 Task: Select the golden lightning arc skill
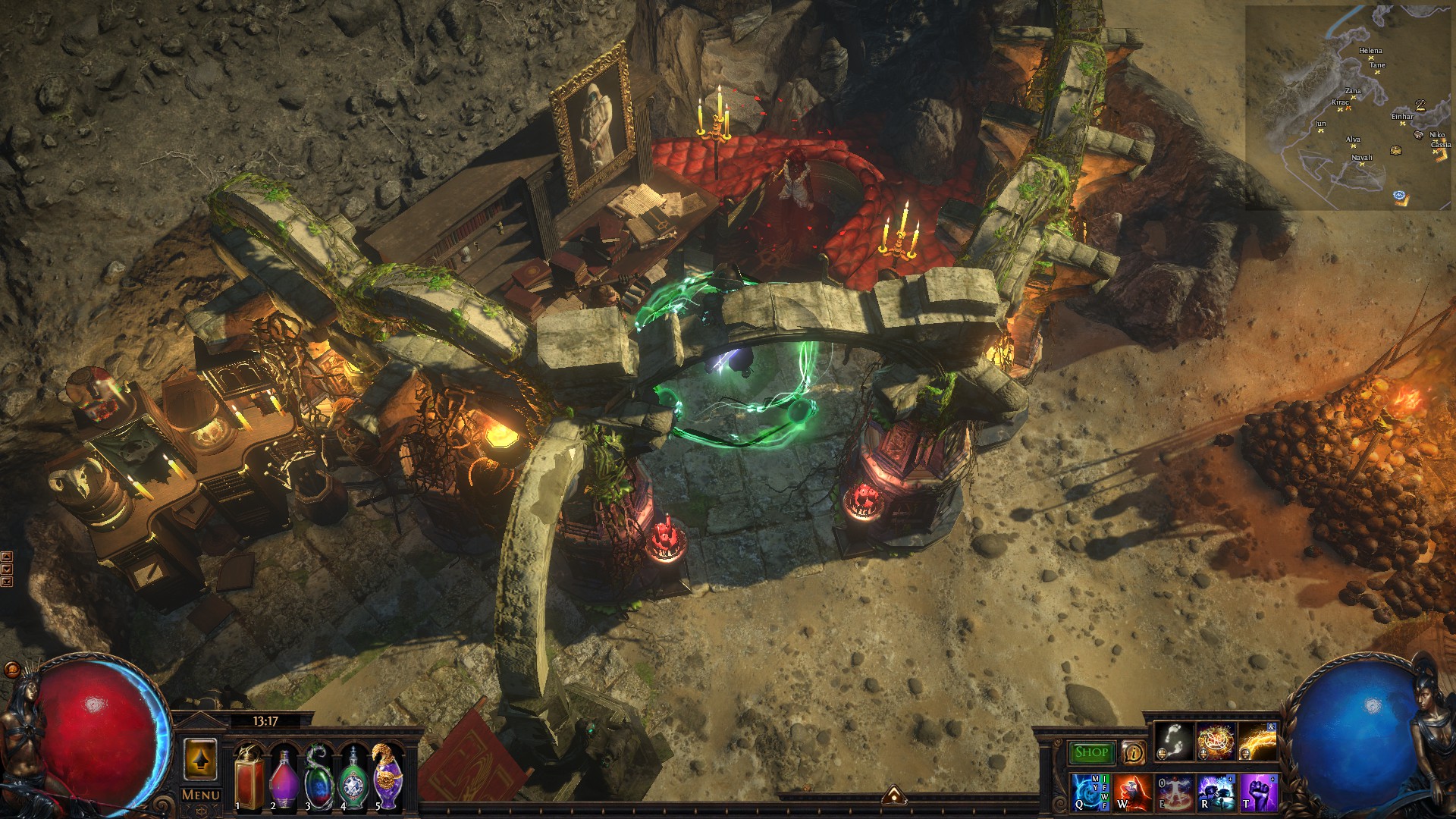coord(1257,740)
